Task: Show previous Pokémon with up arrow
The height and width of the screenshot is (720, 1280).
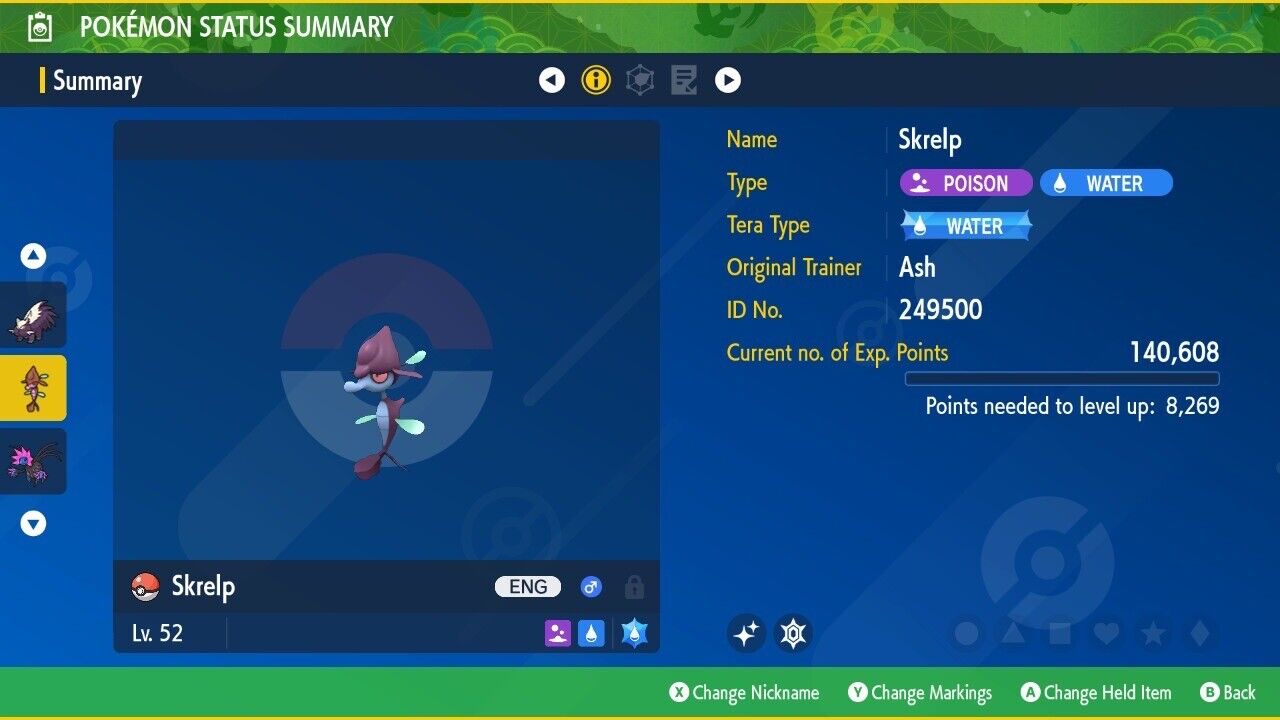Action: point(34,257)
